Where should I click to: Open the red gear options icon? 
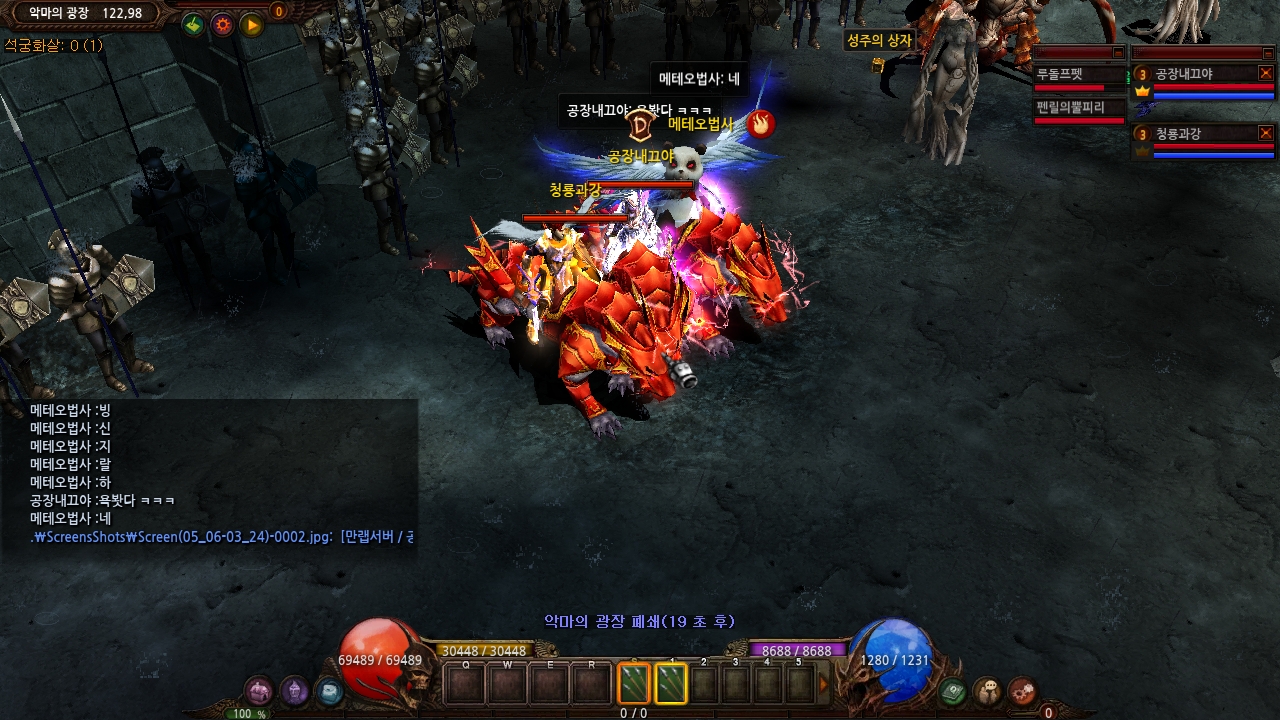pos(1021,691)
